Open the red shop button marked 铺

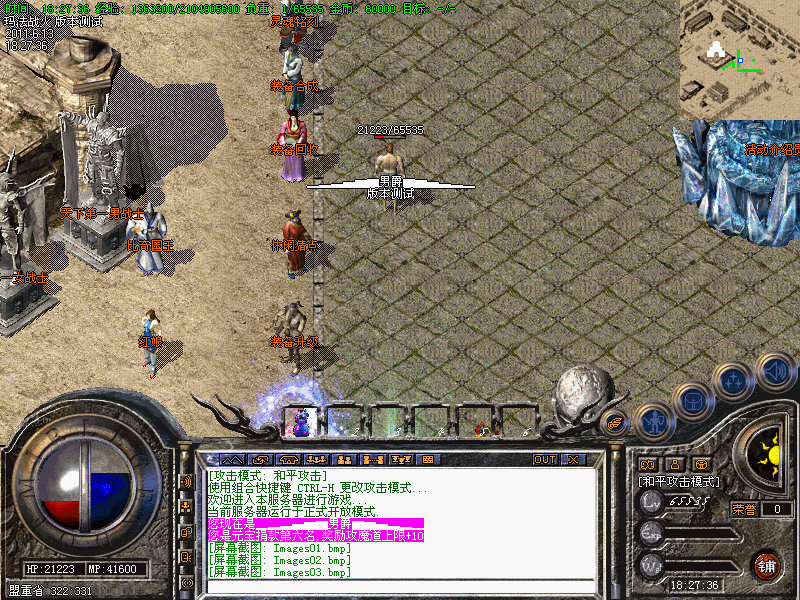click(x=766, y=565)
